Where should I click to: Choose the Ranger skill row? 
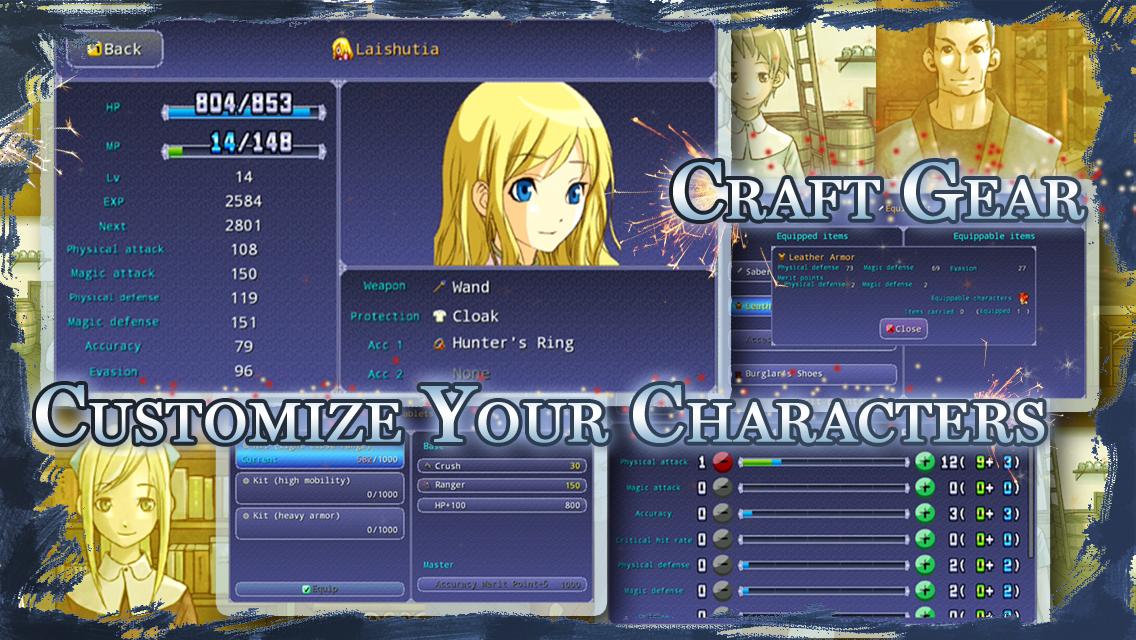[x=502, y=485]
